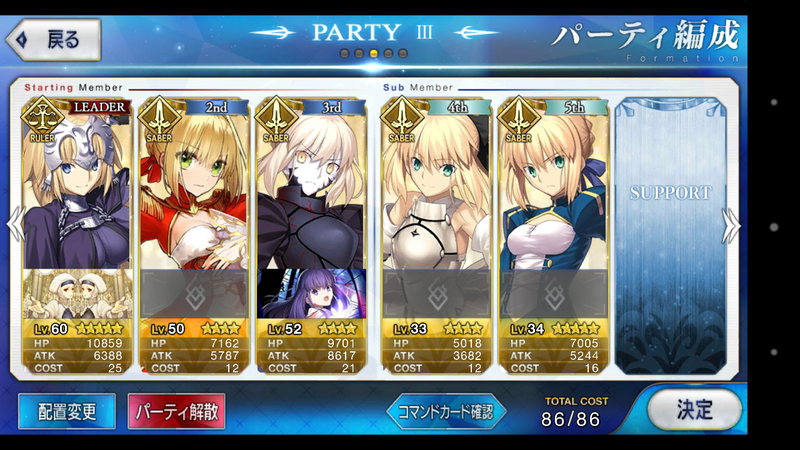
Task: Switch to the previous party with left arrow
Action: click(x=13, y=224)
